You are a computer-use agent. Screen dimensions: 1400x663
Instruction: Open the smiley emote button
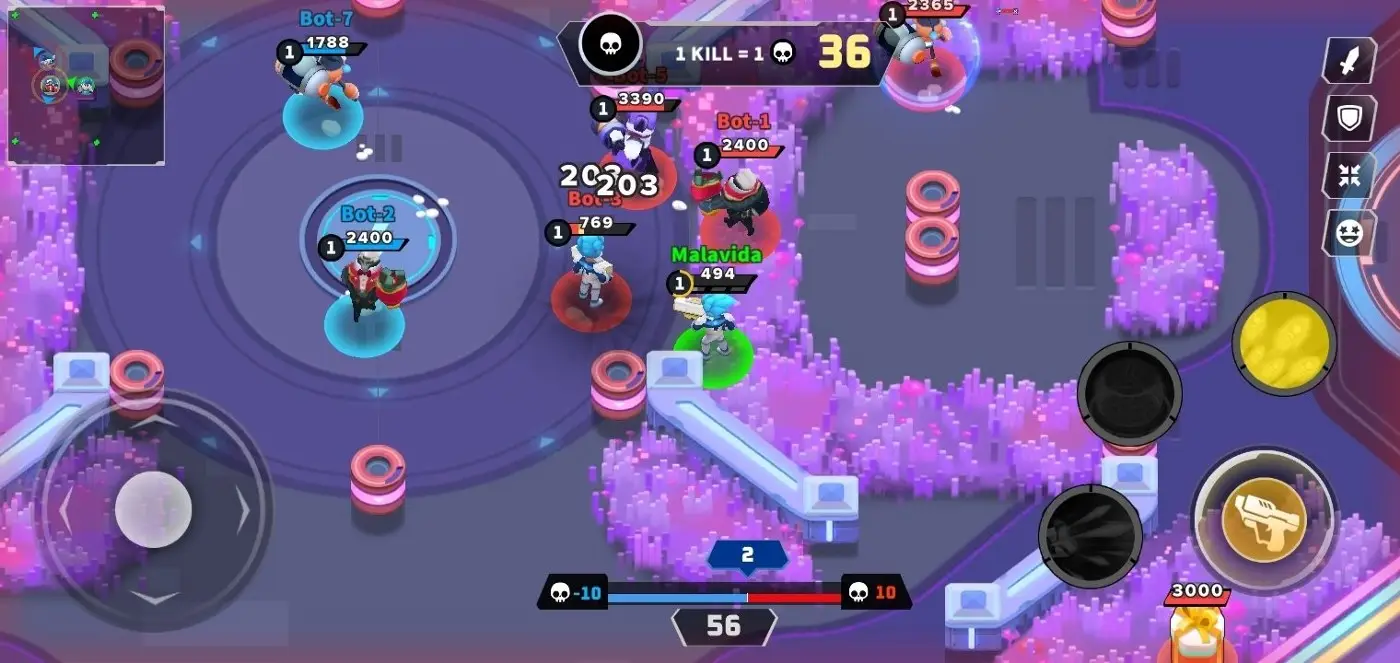(x=1350, y=233)
